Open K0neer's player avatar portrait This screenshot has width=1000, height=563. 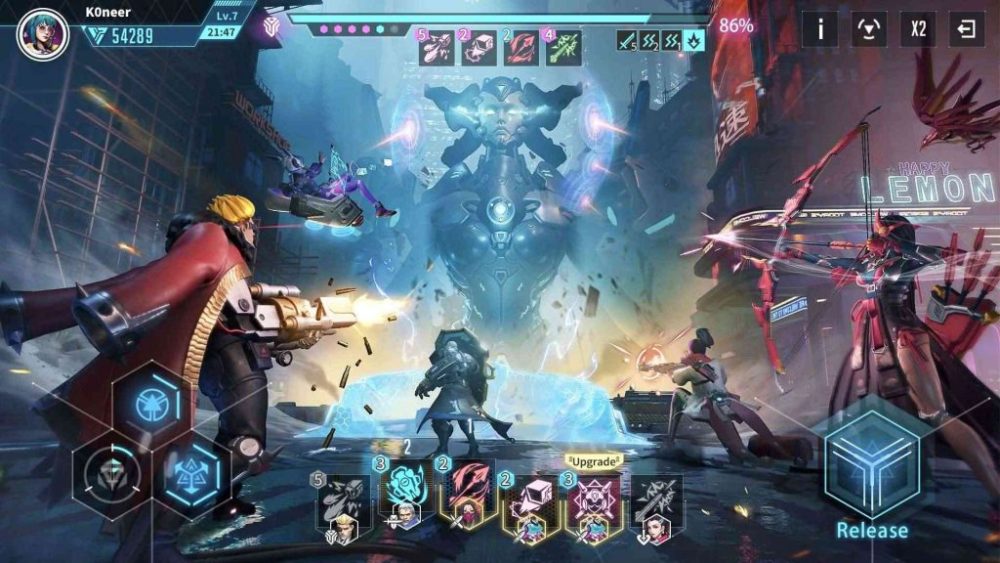[x=43, y=34]
